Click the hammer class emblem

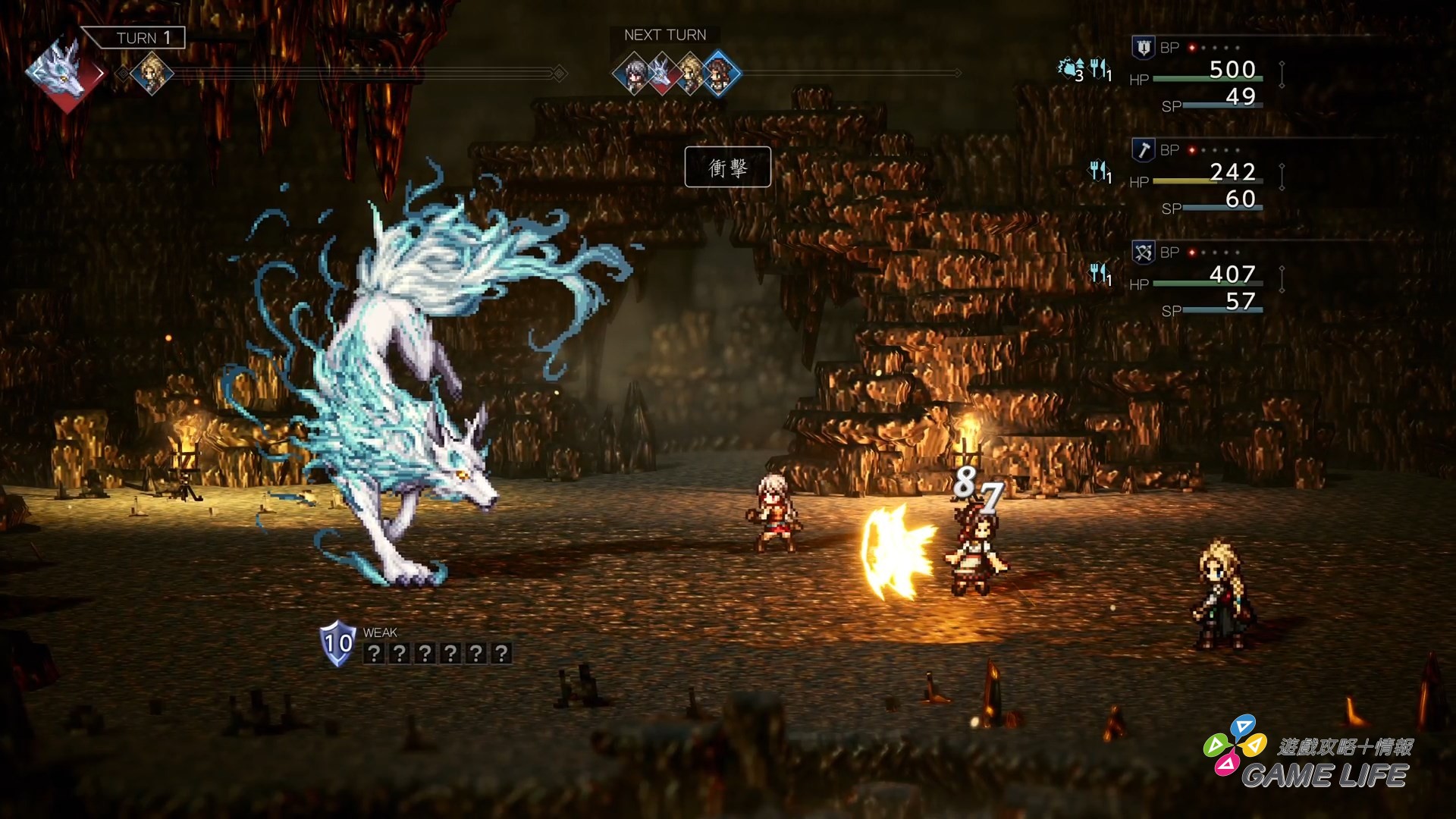coord(1145,150)
